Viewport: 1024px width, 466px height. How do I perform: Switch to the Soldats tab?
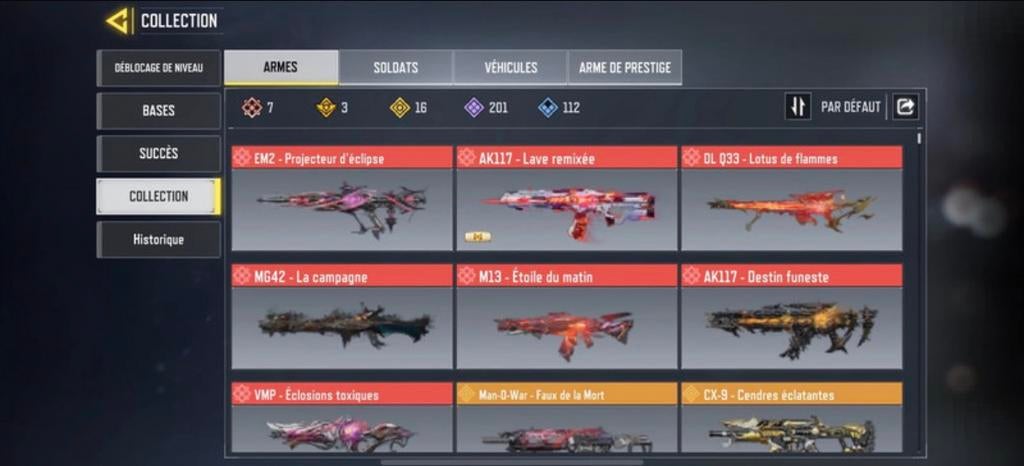pyautogui.click(x=395, y=68)
